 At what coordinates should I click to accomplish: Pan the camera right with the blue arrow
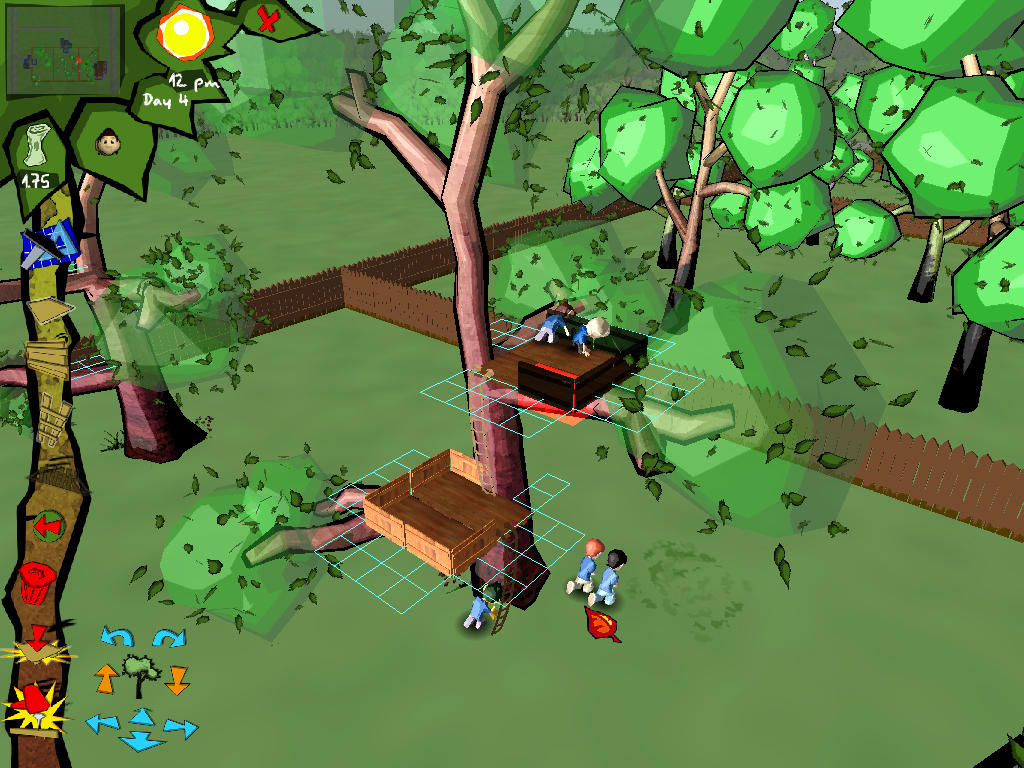click(180, 727)
